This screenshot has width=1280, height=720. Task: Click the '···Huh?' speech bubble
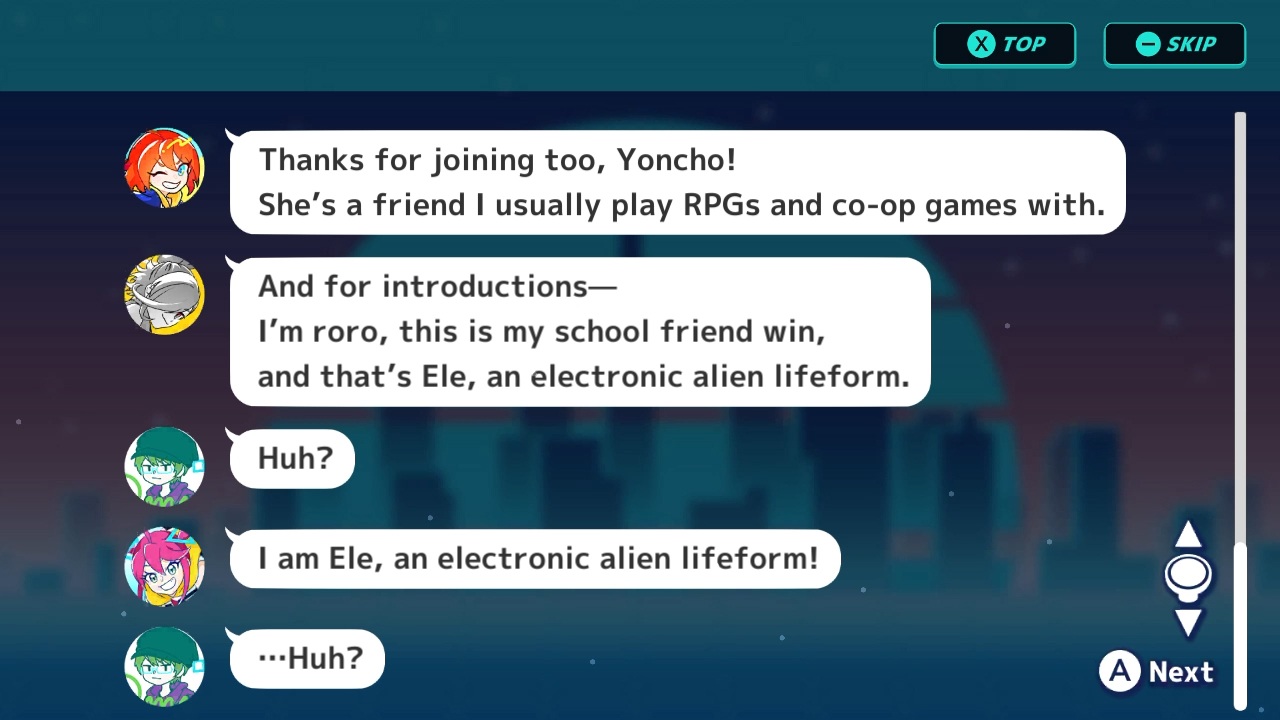tap(306, 658)
